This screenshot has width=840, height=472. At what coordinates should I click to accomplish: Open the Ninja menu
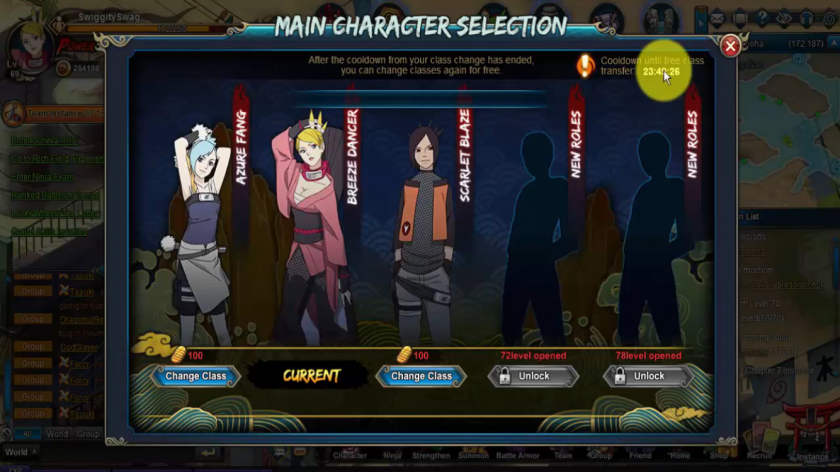(392, 455)
